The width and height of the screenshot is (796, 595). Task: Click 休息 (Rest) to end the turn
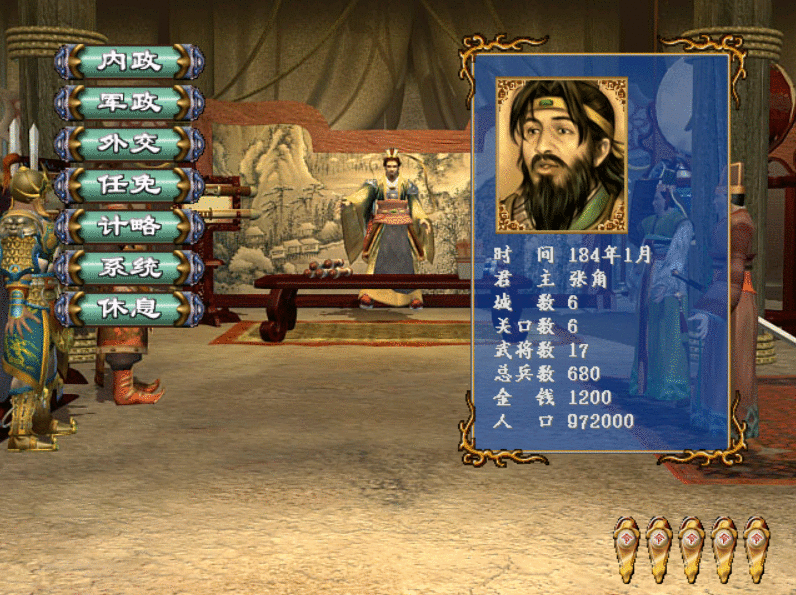coord(129,308)
